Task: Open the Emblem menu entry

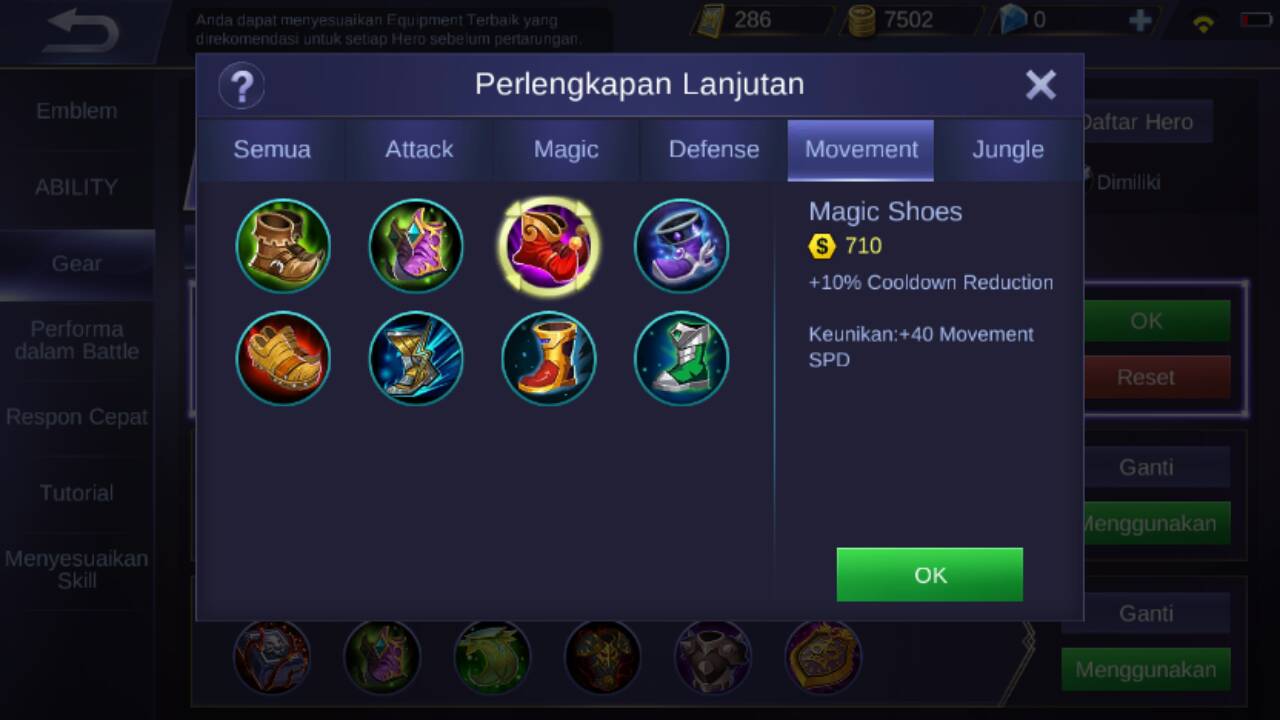Action: 77,111
